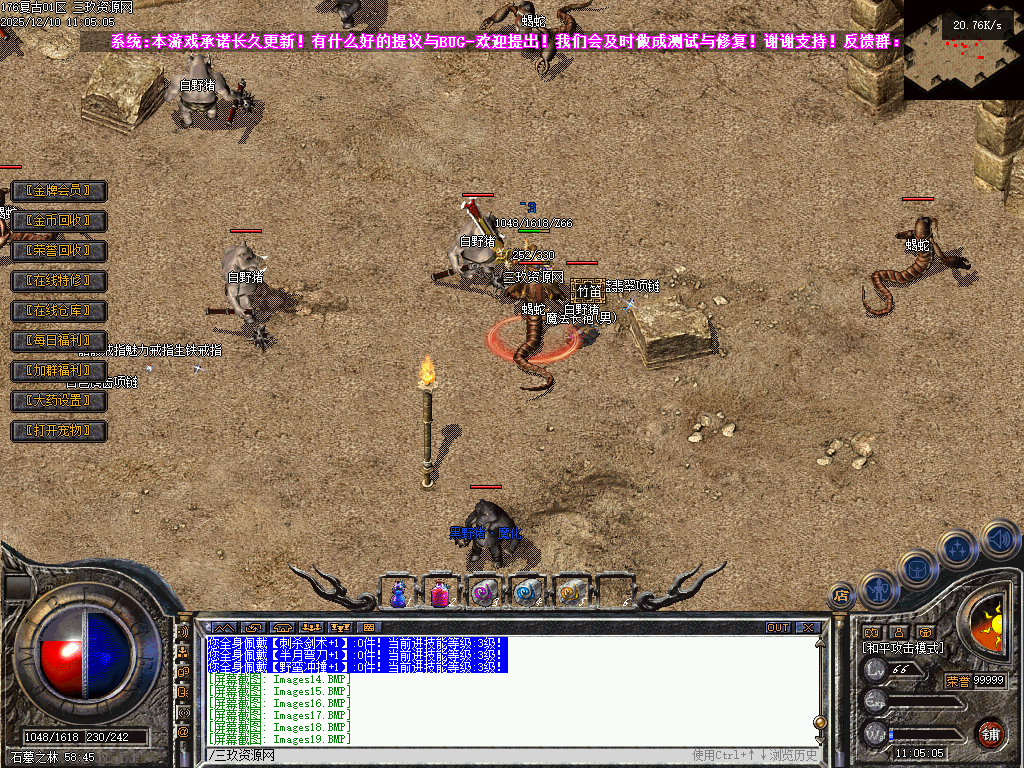The width and height of the screenshot is (1024, 768).
Task: Open the 在线仓库 online warehouse
Action: (x=58, y=311)
